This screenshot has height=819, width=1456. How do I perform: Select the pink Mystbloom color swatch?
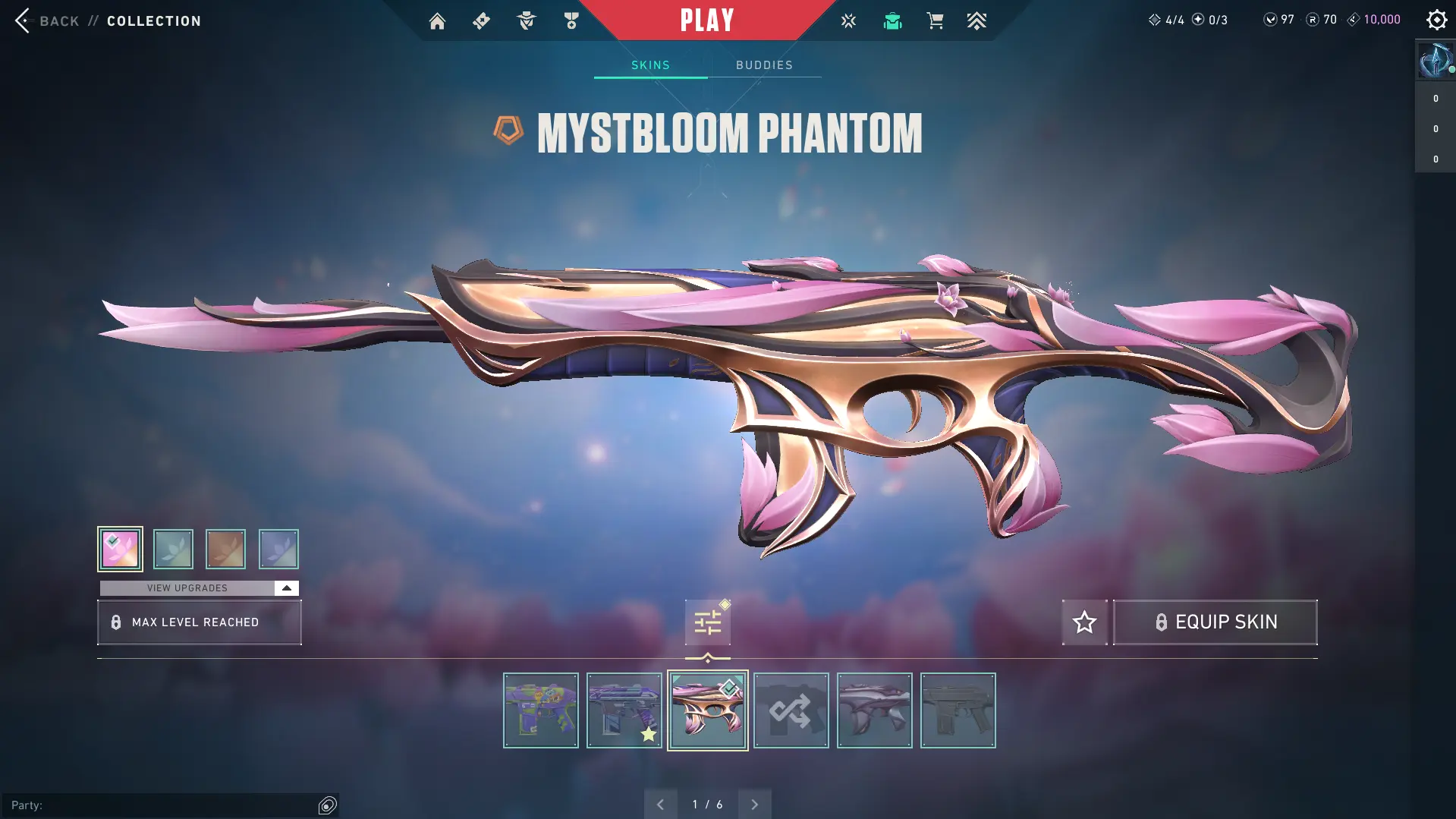120,549
